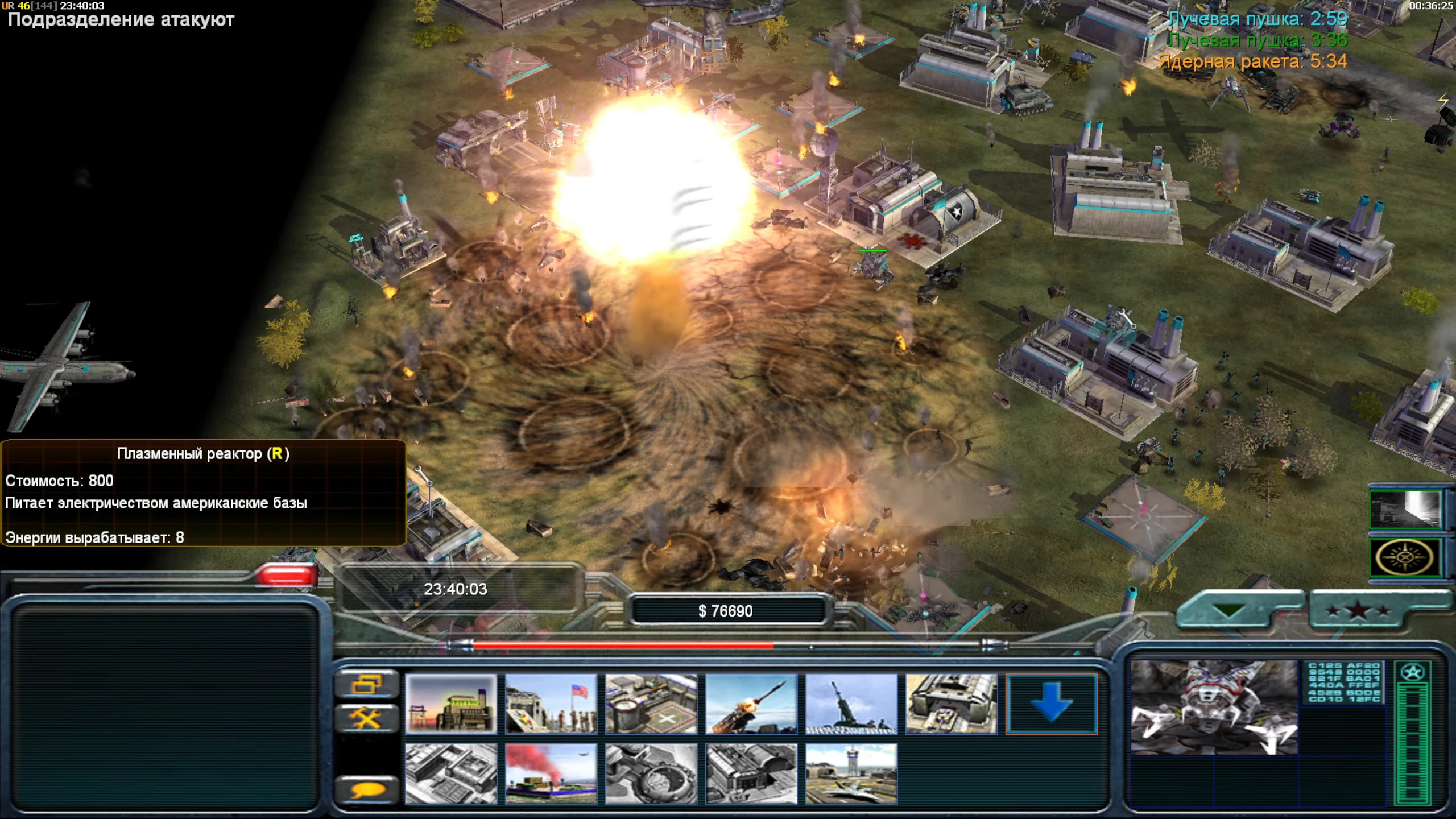Build the Patriot missile launcher defense
The image size is (1456, 819).
751,704
